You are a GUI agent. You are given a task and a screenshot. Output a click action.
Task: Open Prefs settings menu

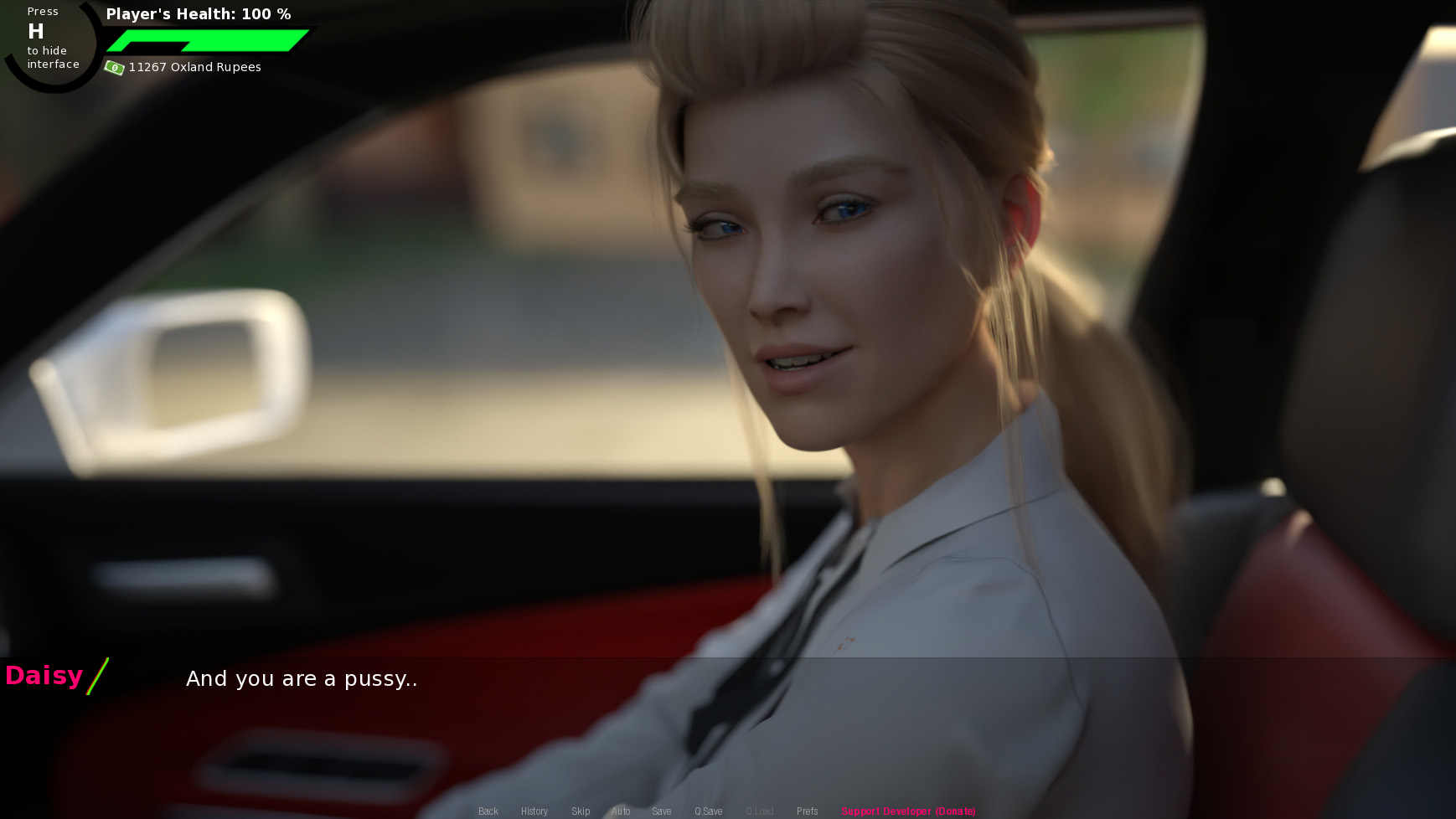807,811
